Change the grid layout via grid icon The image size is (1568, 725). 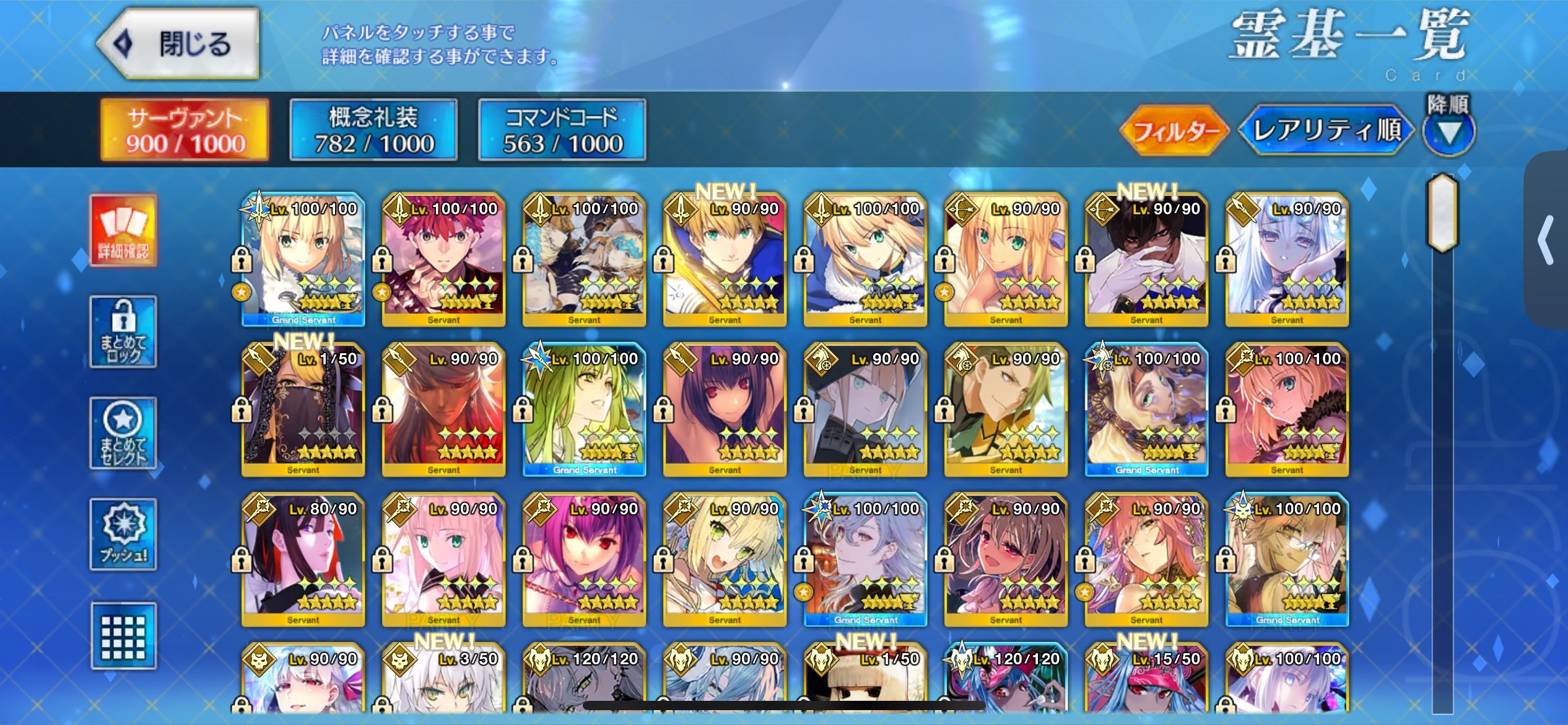tap(123, 636)
